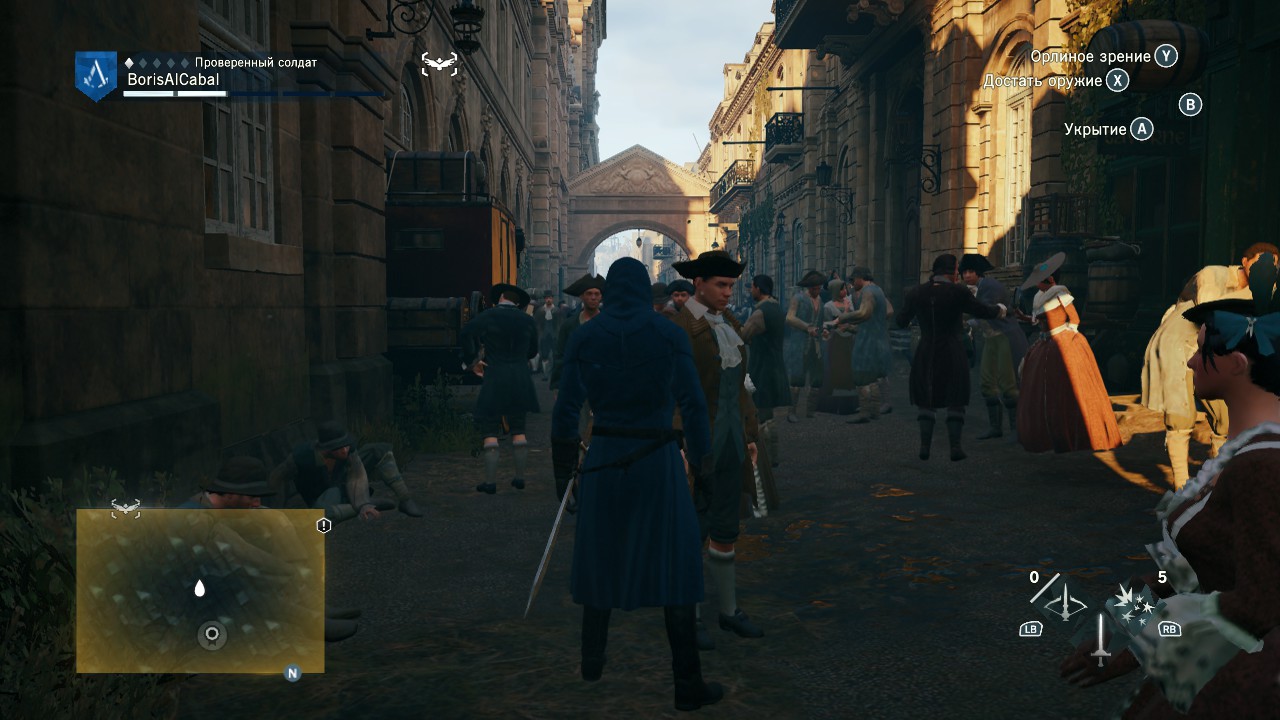Click the eagle co-op icon top center
The height and width of the screenshot is (720, 1280).
point(438,62)
